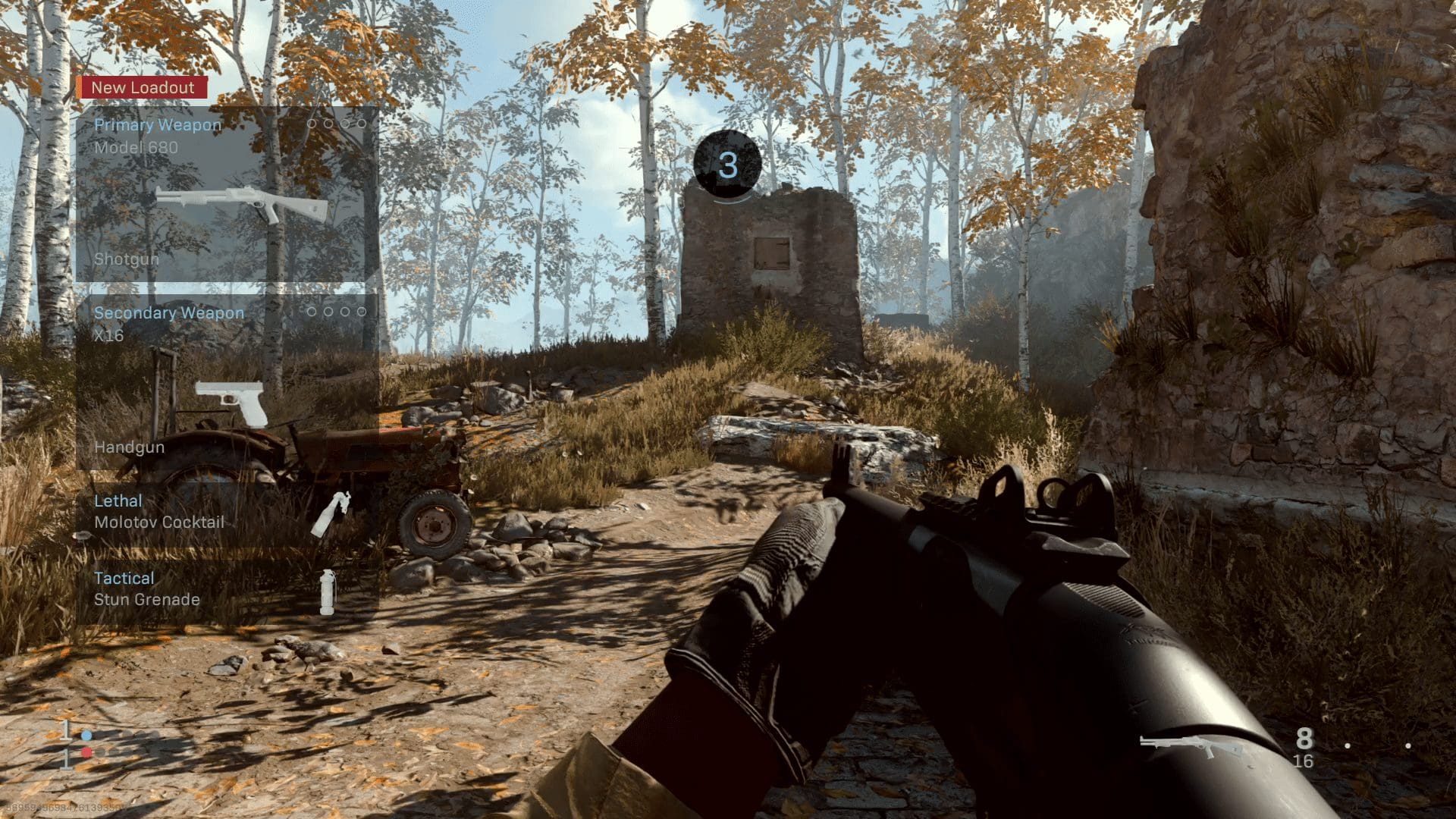Collapse the Secondary Weapon section
The height and width of the screenshot is (819, 1456).
point(168,312)
